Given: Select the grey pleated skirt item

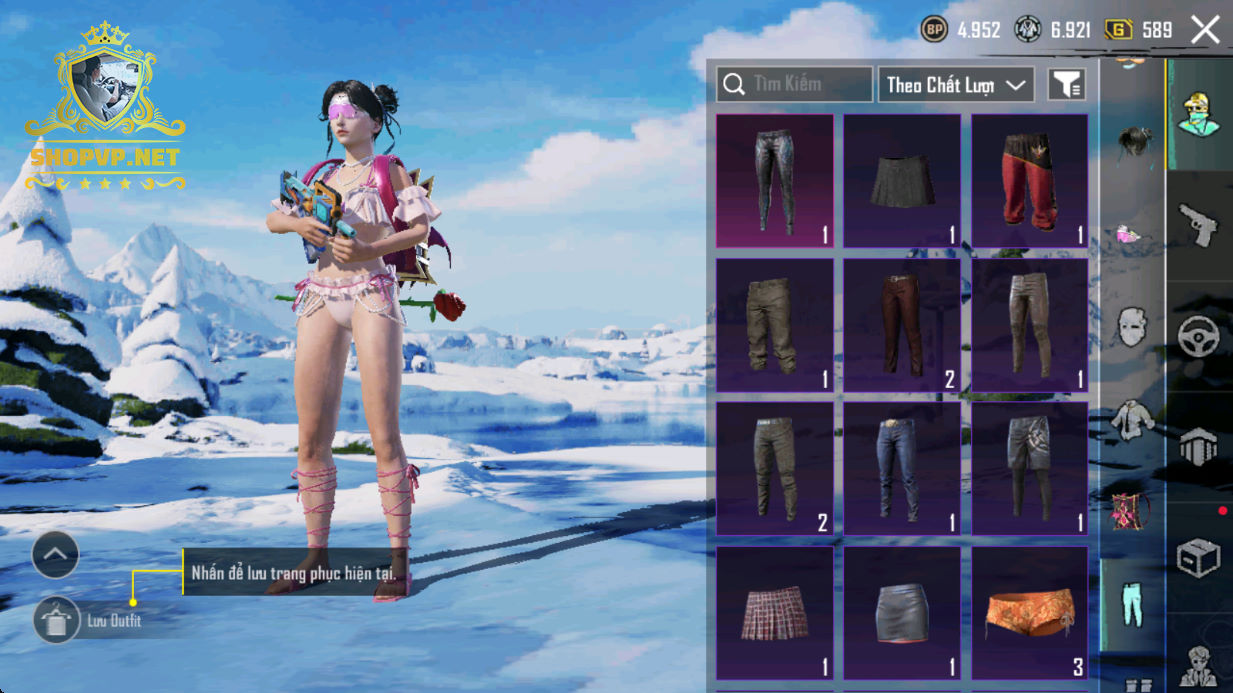Looking at the screenshot, I should 902,180.
